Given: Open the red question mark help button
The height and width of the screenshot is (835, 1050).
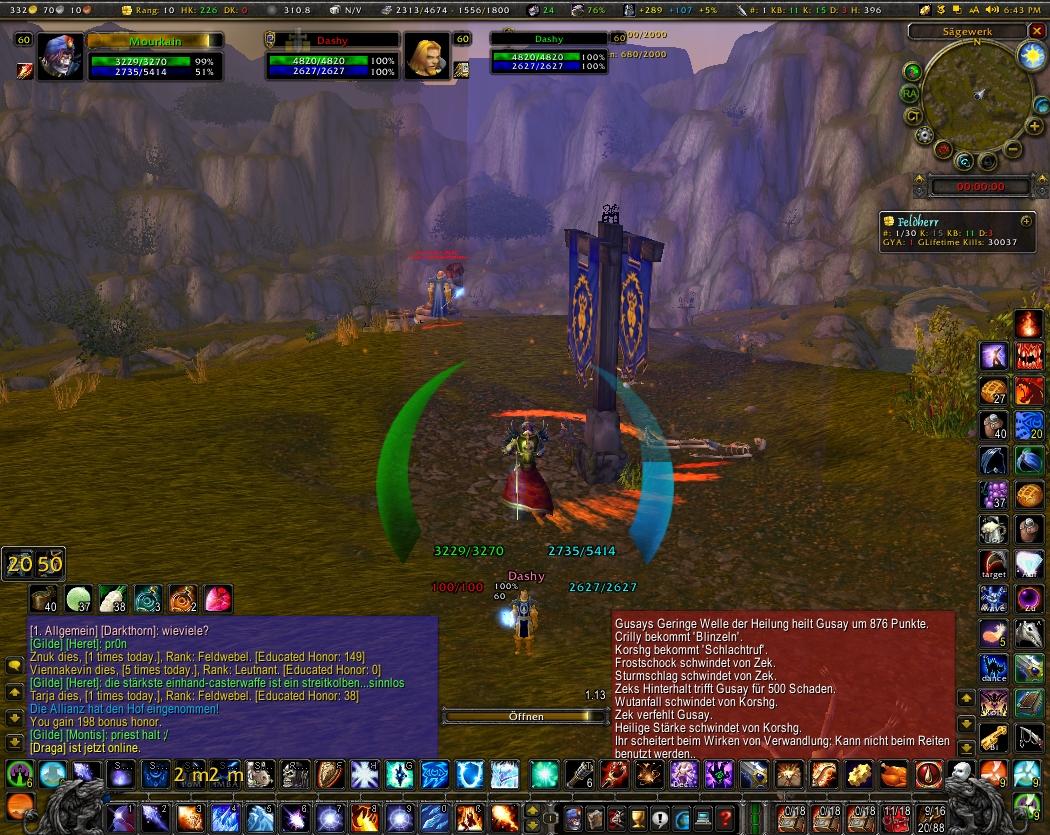Looking at the screenshot, I should point(726,817).
